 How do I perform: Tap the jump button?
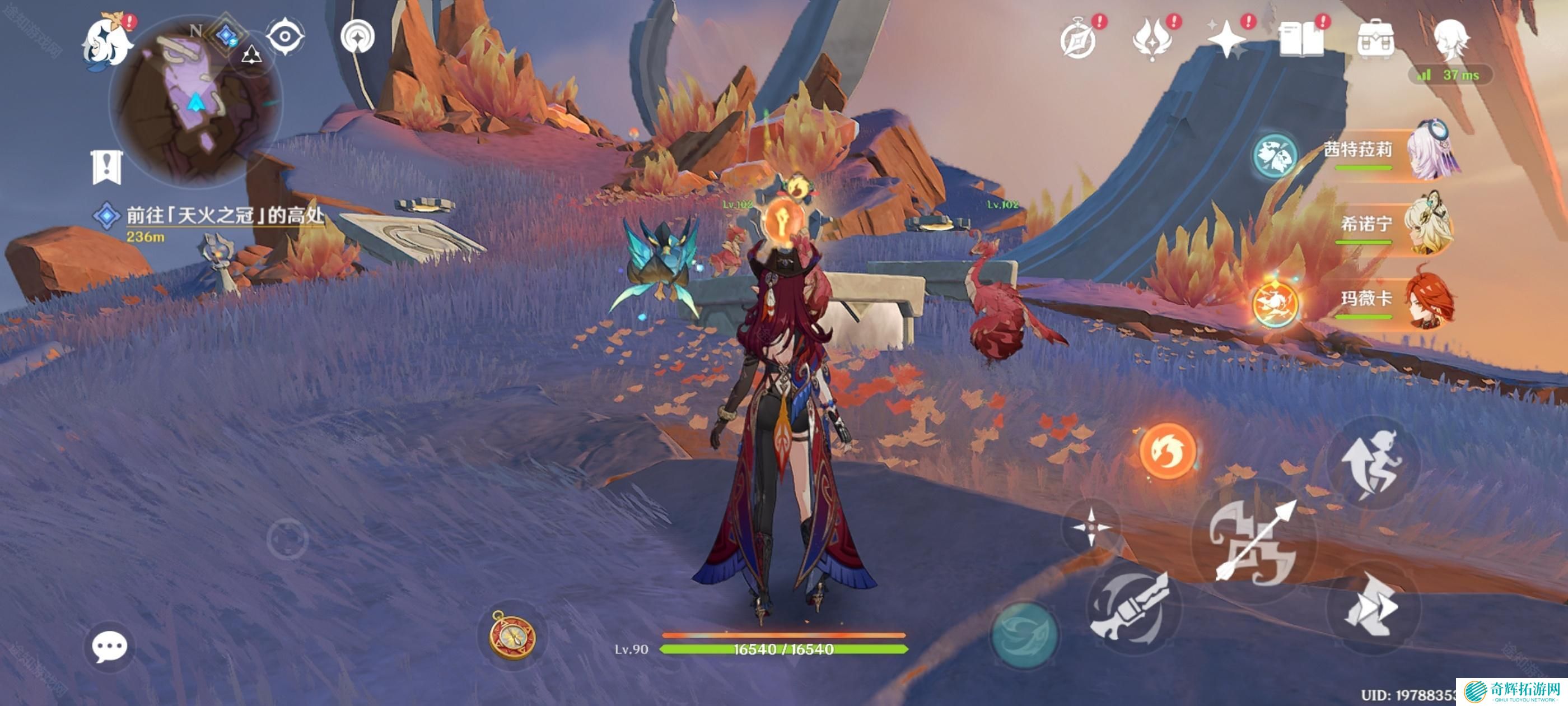point(1372,463)
